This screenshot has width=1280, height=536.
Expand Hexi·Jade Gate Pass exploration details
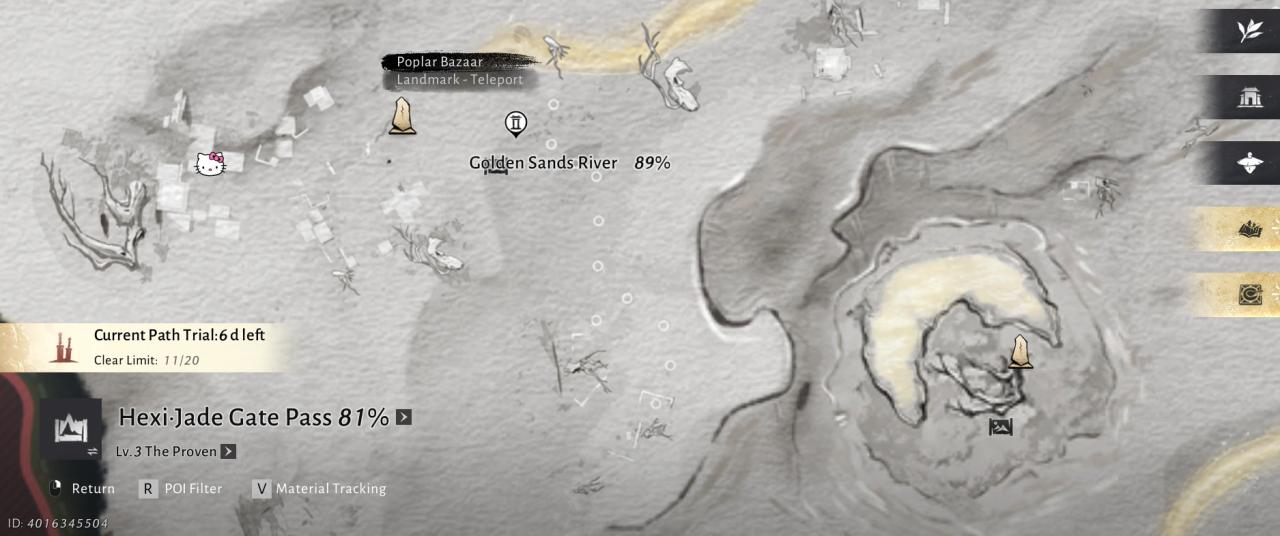[x=404, y=417]
